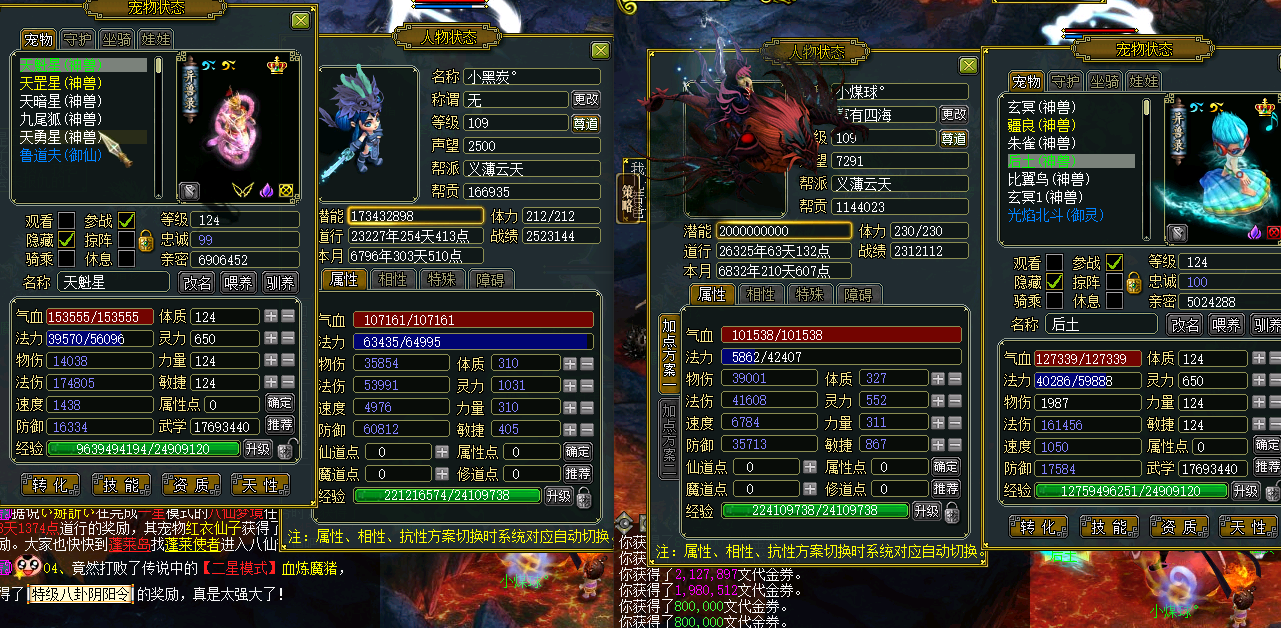Close 小煤球's character status window

[x=968, y=65]
